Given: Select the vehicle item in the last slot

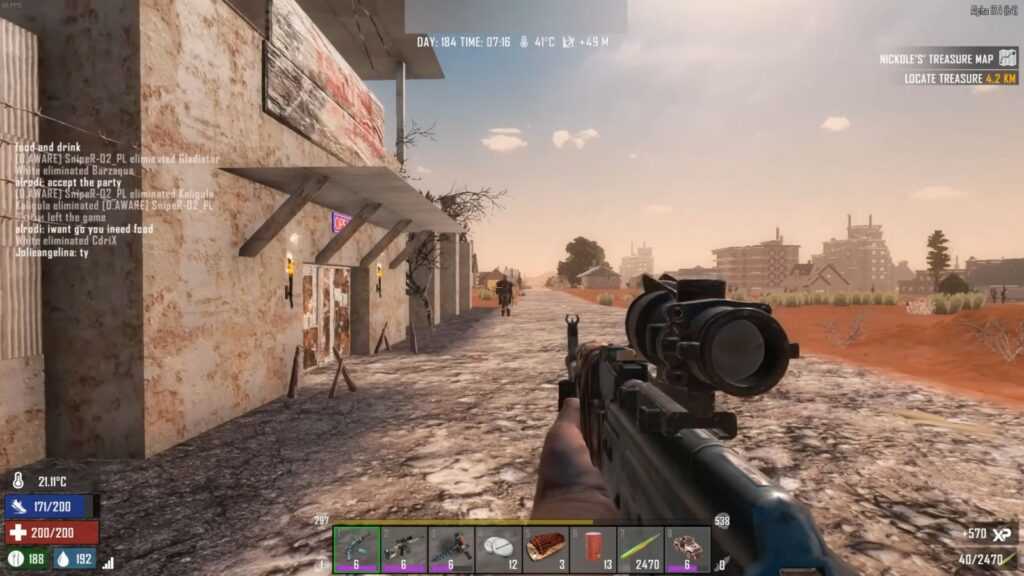Looking at the screenshot, I should (688, 549).
